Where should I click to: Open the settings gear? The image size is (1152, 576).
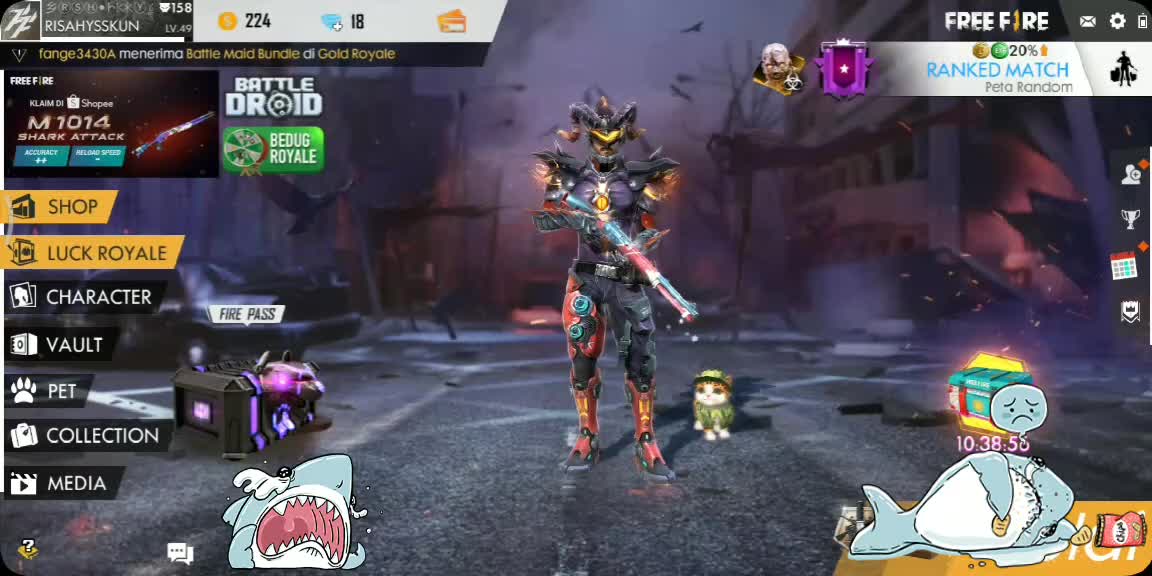1118,21
